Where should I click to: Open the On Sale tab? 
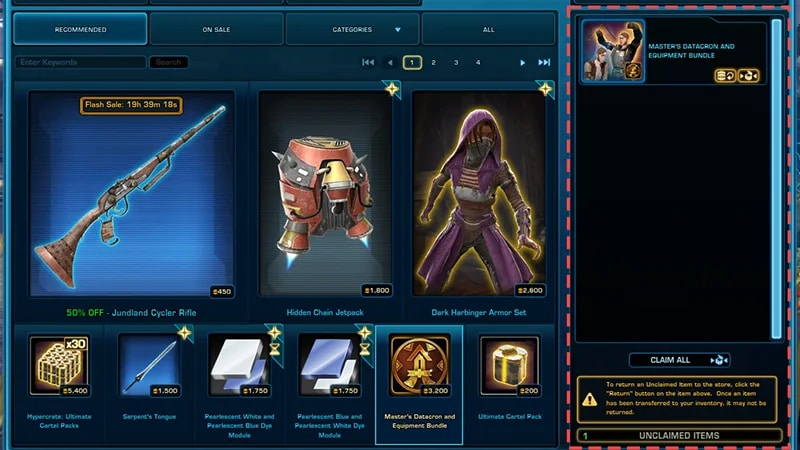[216, 30]
